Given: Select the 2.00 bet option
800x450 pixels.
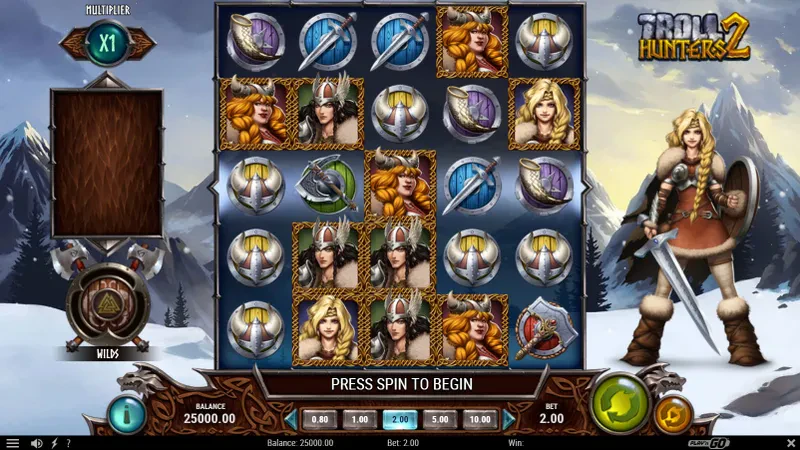Looking at the screenshot, I should pyautogui.click(x=399, y=419).
